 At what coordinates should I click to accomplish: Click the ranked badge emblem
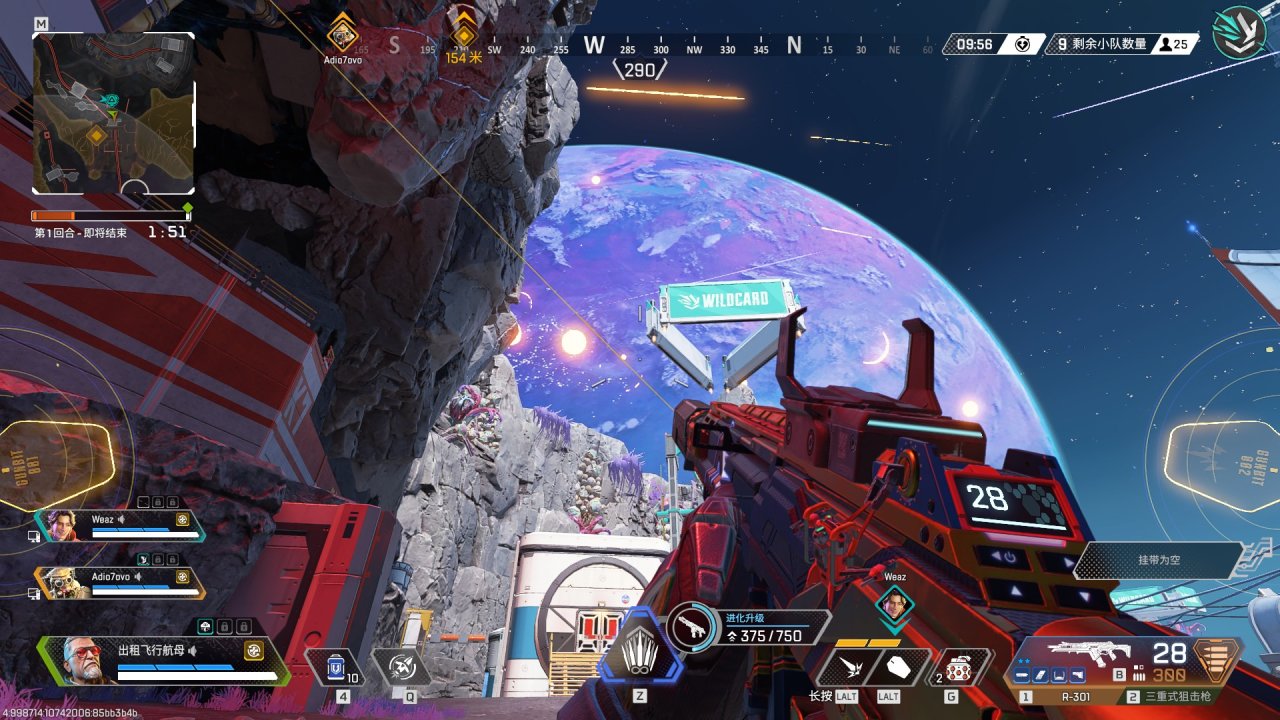coord(1239,33)
